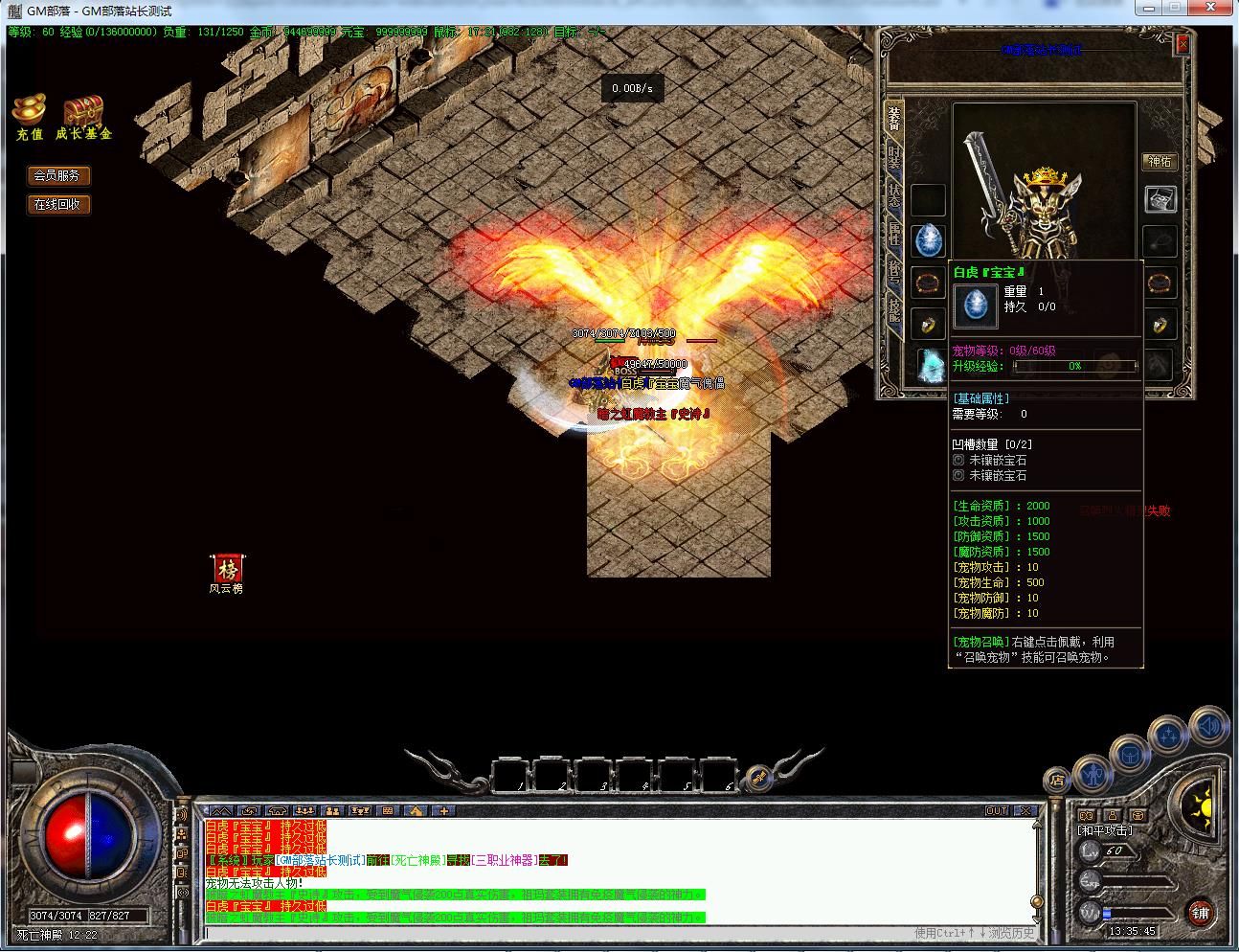Open the 属性 attributes tab

[893, 233]
